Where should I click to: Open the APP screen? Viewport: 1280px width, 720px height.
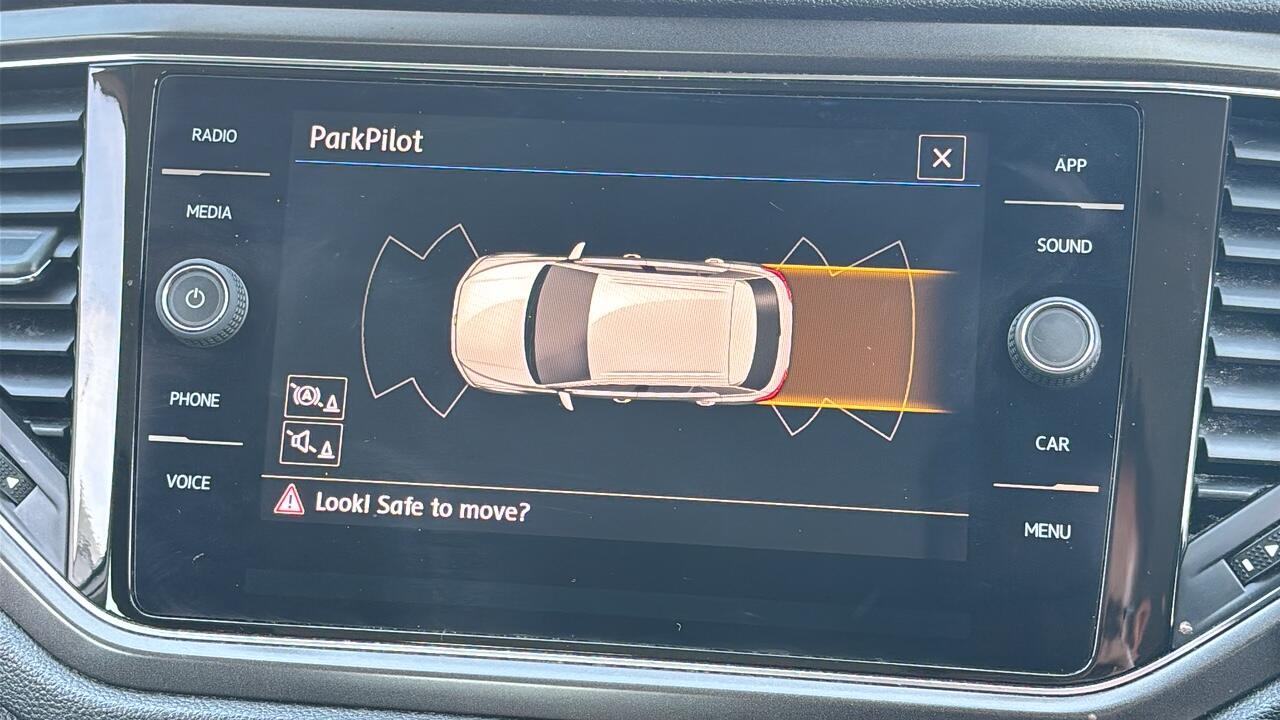[1070, 165]
